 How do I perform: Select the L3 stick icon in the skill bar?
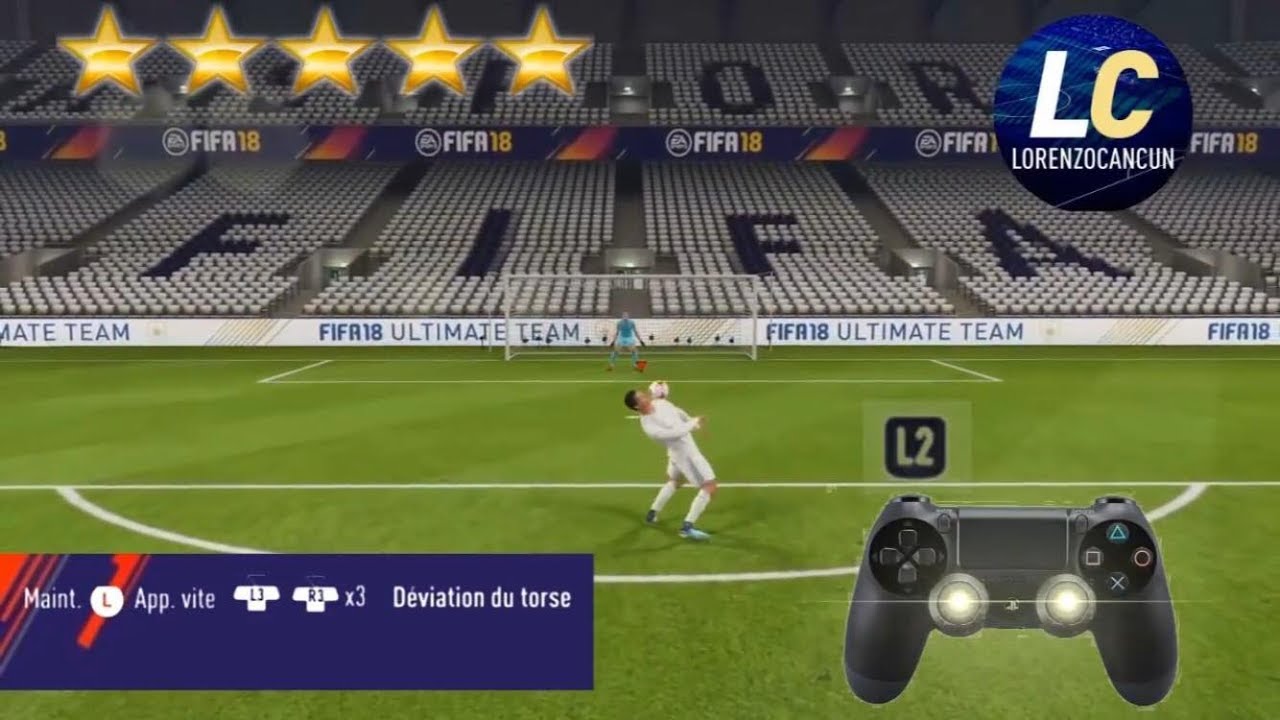pos(257,599)
